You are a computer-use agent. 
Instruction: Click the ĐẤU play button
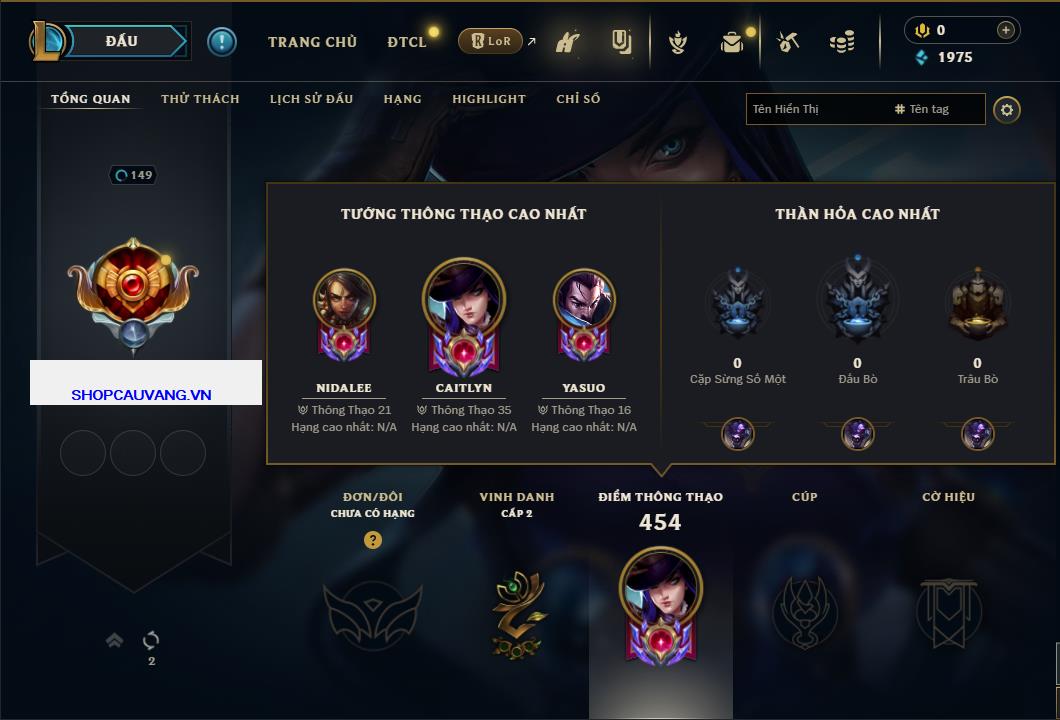[x=122, y=41]
